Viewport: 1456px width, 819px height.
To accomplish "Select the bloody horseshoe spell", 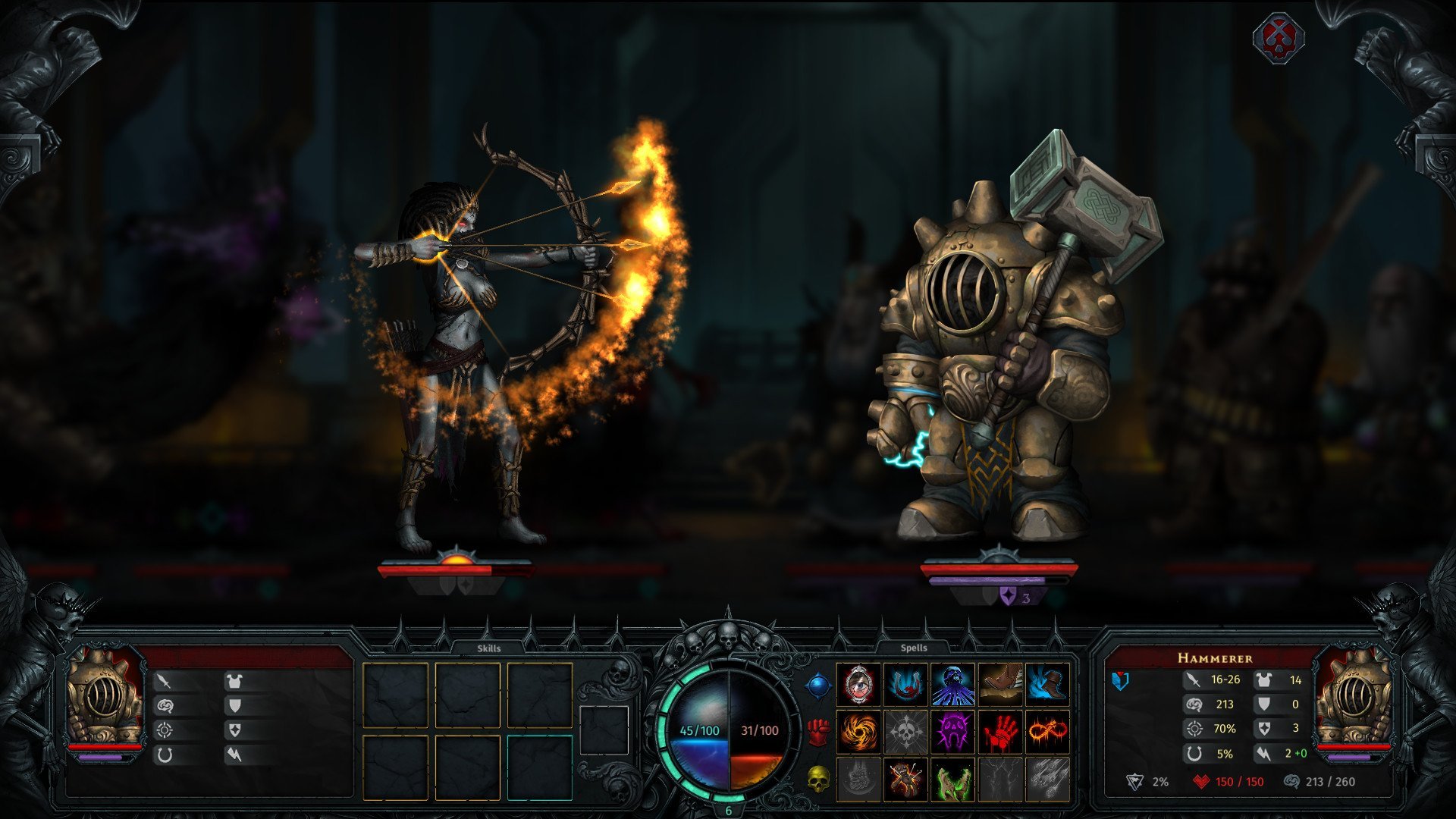I will 905,685.
